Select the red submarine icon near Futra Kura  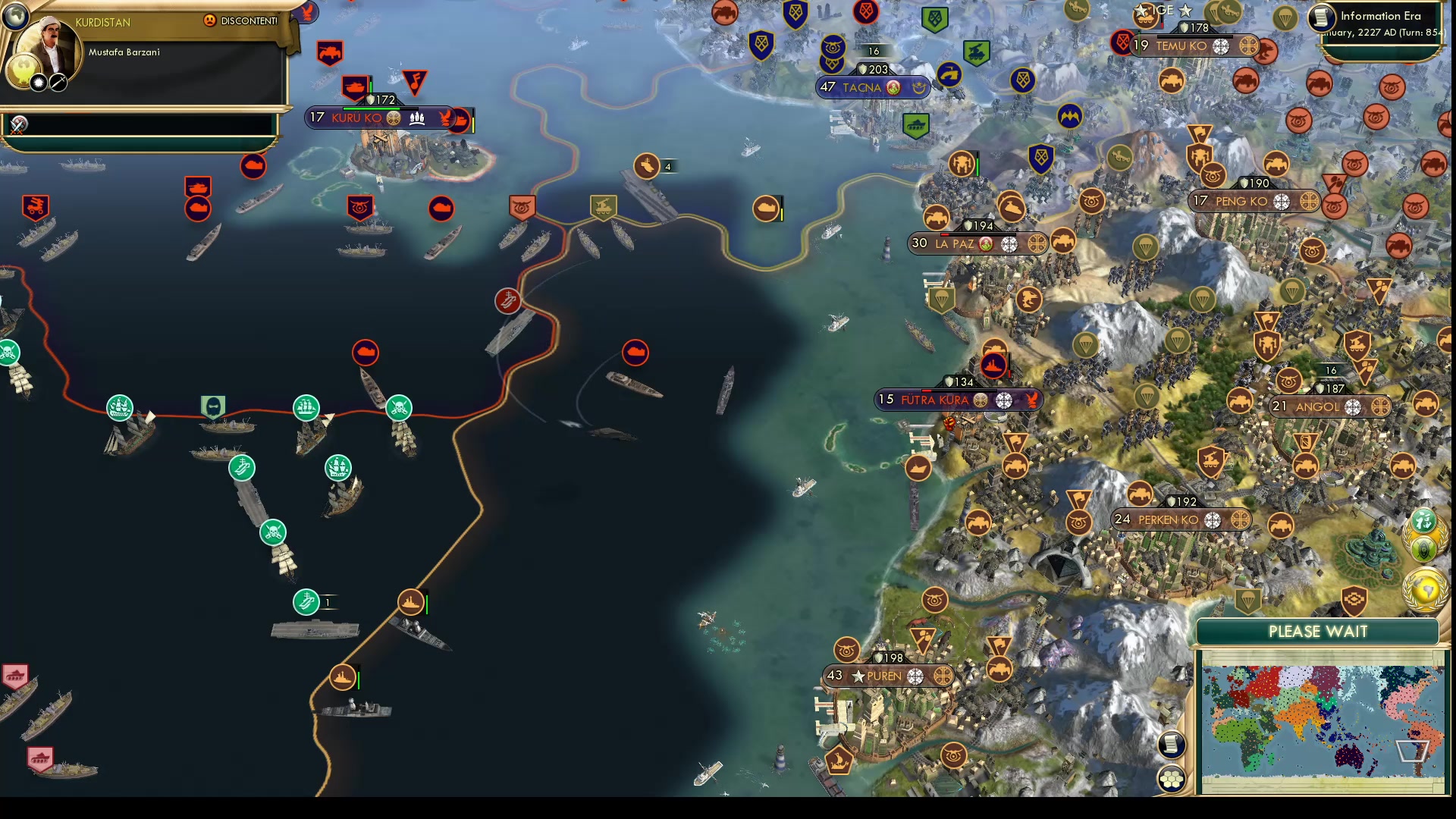(x=993, y=364)
